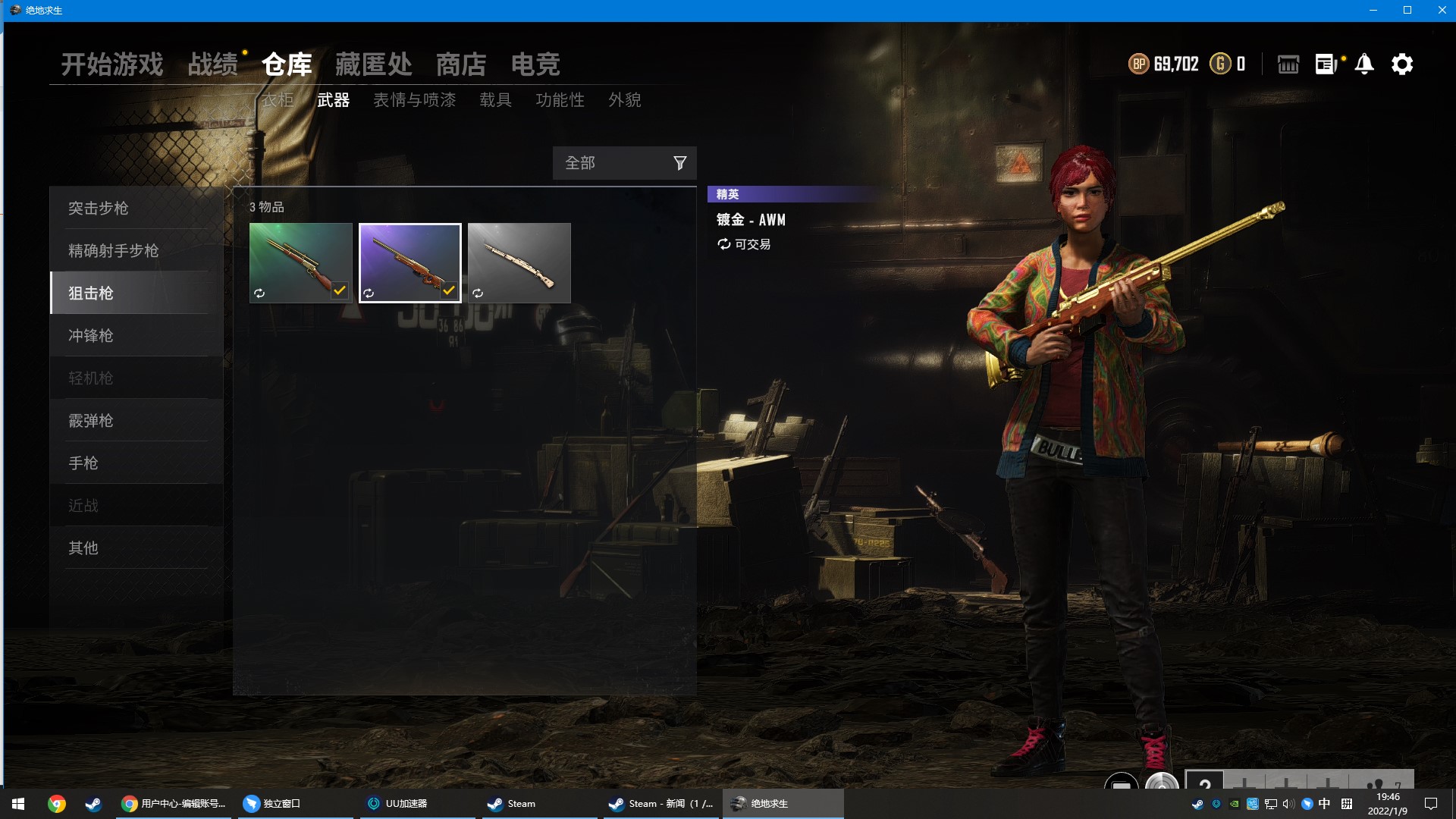Expand the 其他 weapon category
This screenshot has width=1456, height=819.
tap(83, 548)
